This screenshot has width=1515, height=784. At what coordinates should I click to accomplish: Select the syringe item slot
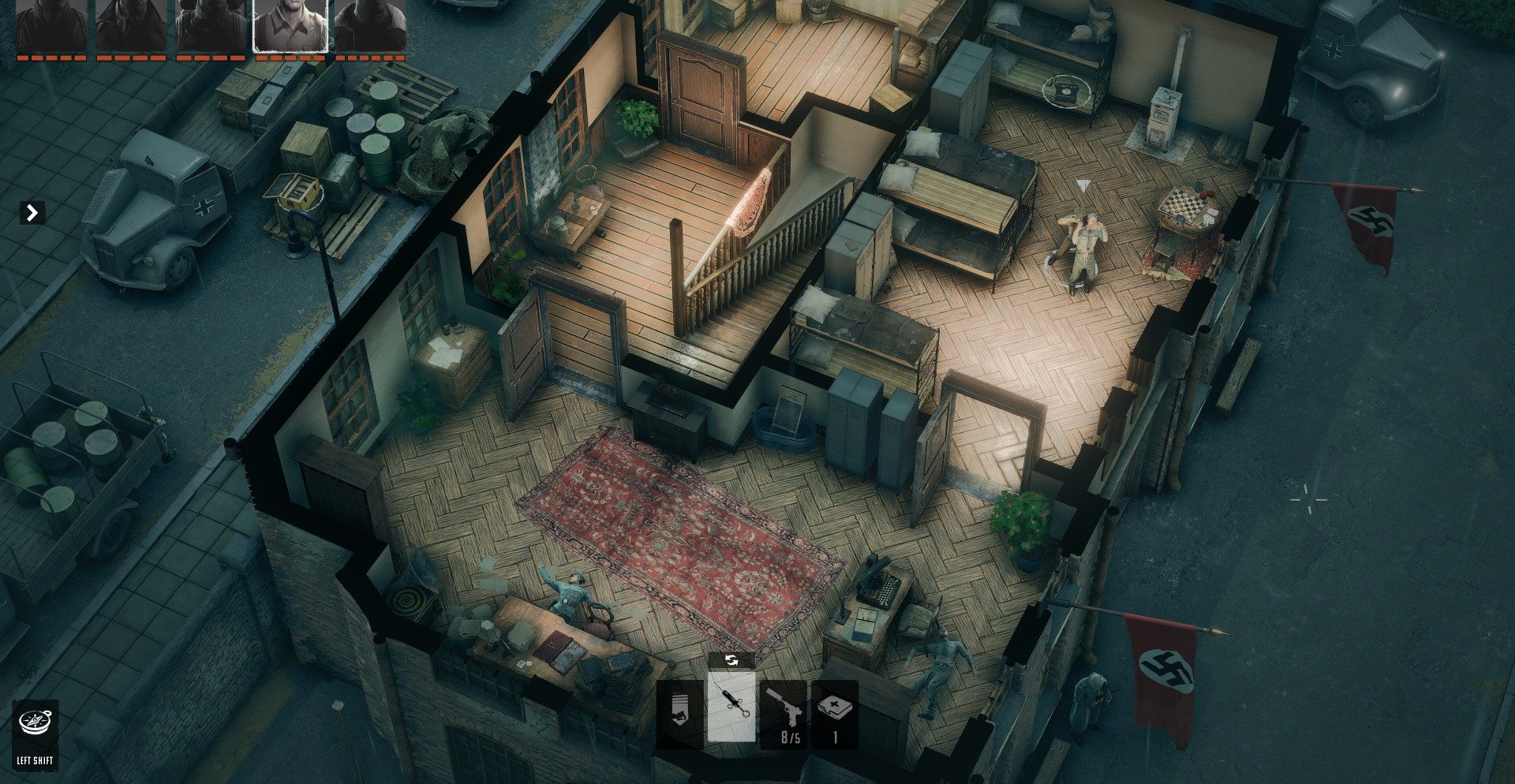tap(731, 707)
